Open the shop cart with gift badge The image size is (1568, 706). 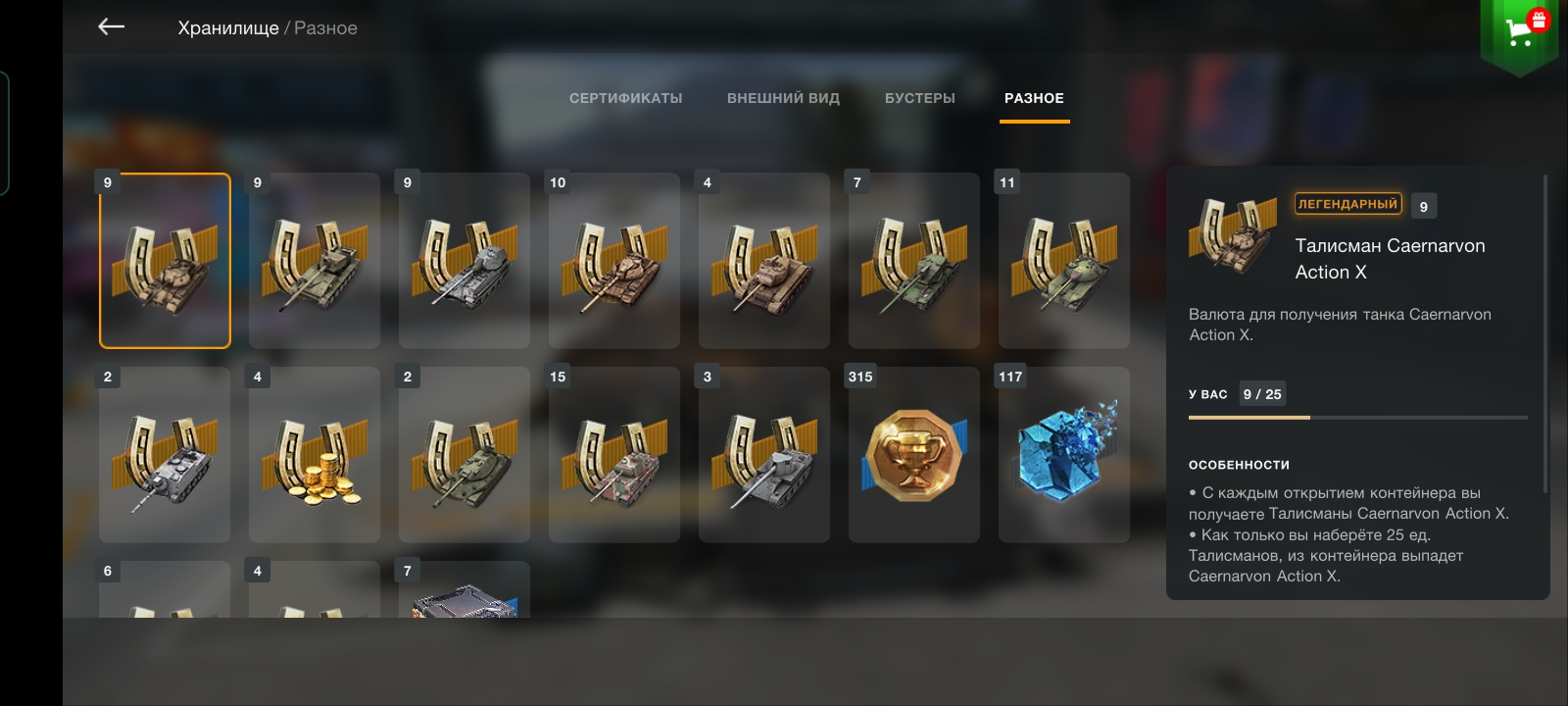(x=1520, y=31)
